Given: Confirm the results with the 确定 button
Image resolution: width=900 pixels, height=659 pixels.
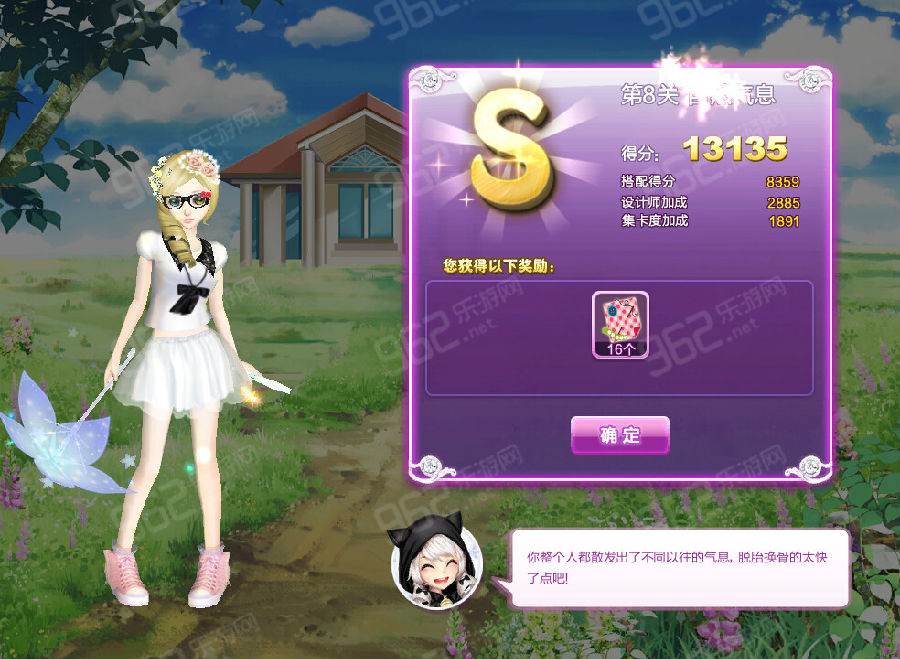Looking at the screenshot, I should coord(620,435).
